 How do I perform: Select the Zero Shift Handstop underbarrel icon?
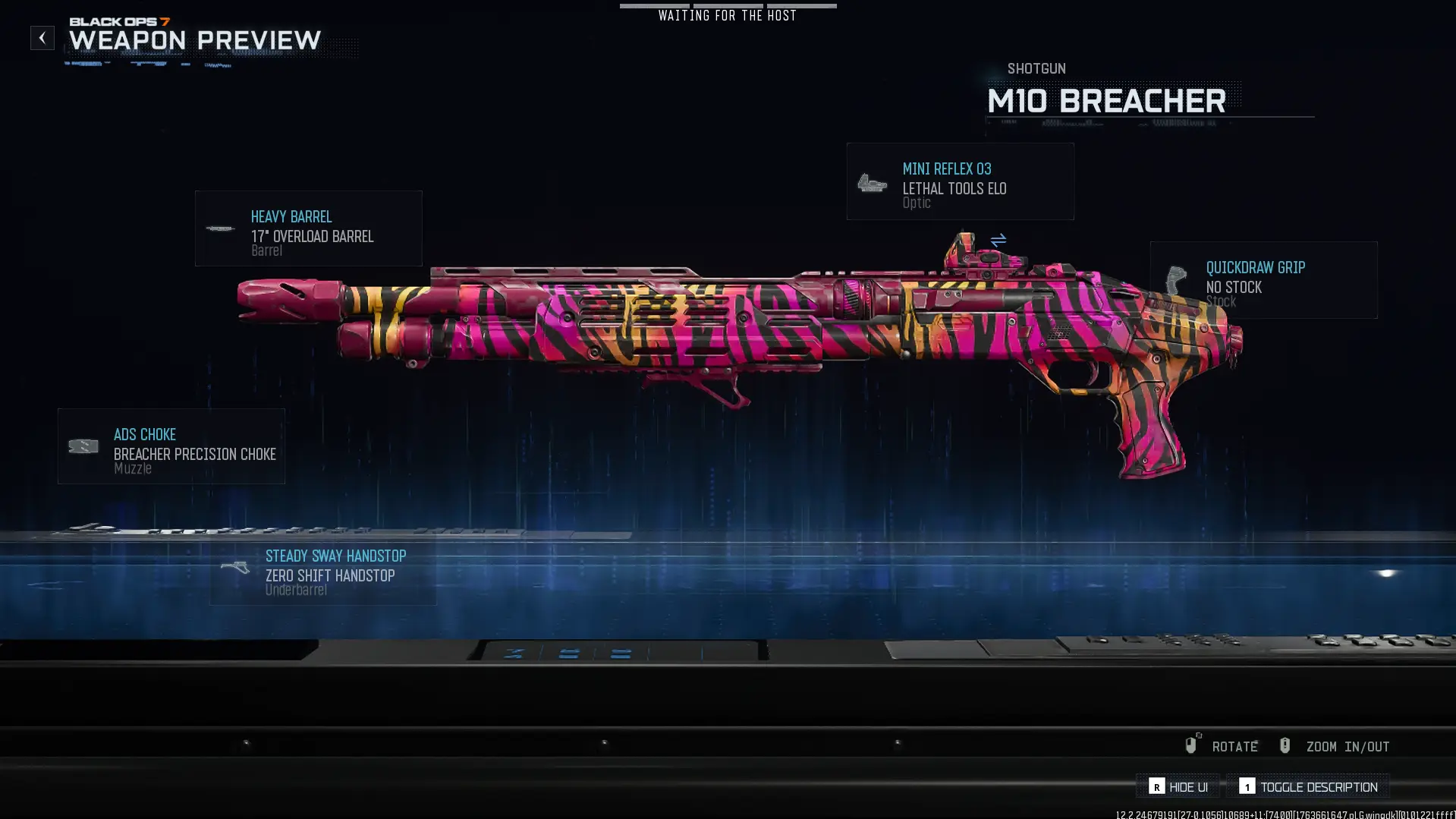pos(237,566)
